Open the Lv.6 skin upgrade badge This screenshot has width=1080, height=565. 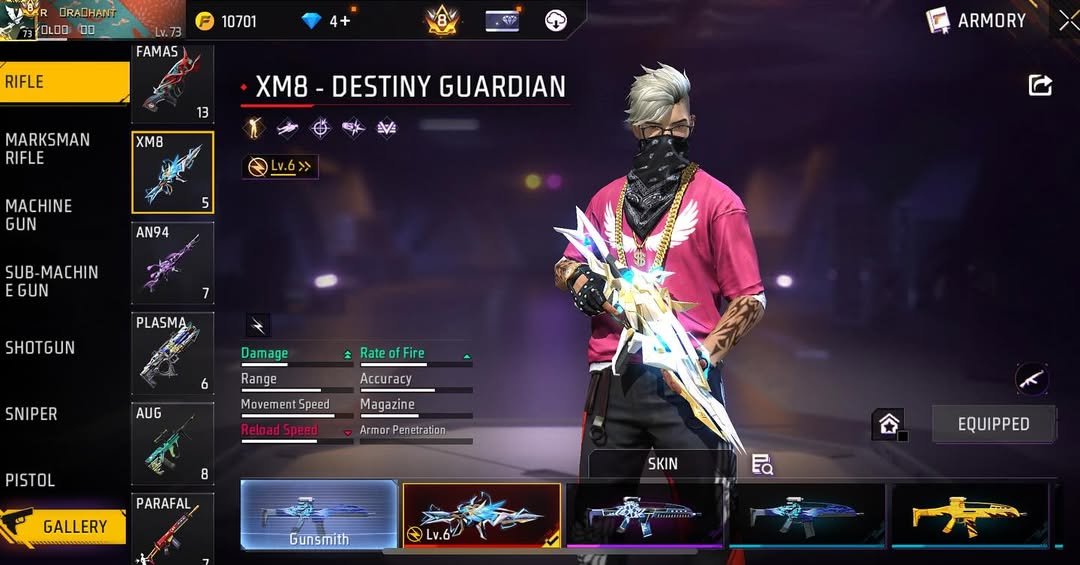click(281, 167)
